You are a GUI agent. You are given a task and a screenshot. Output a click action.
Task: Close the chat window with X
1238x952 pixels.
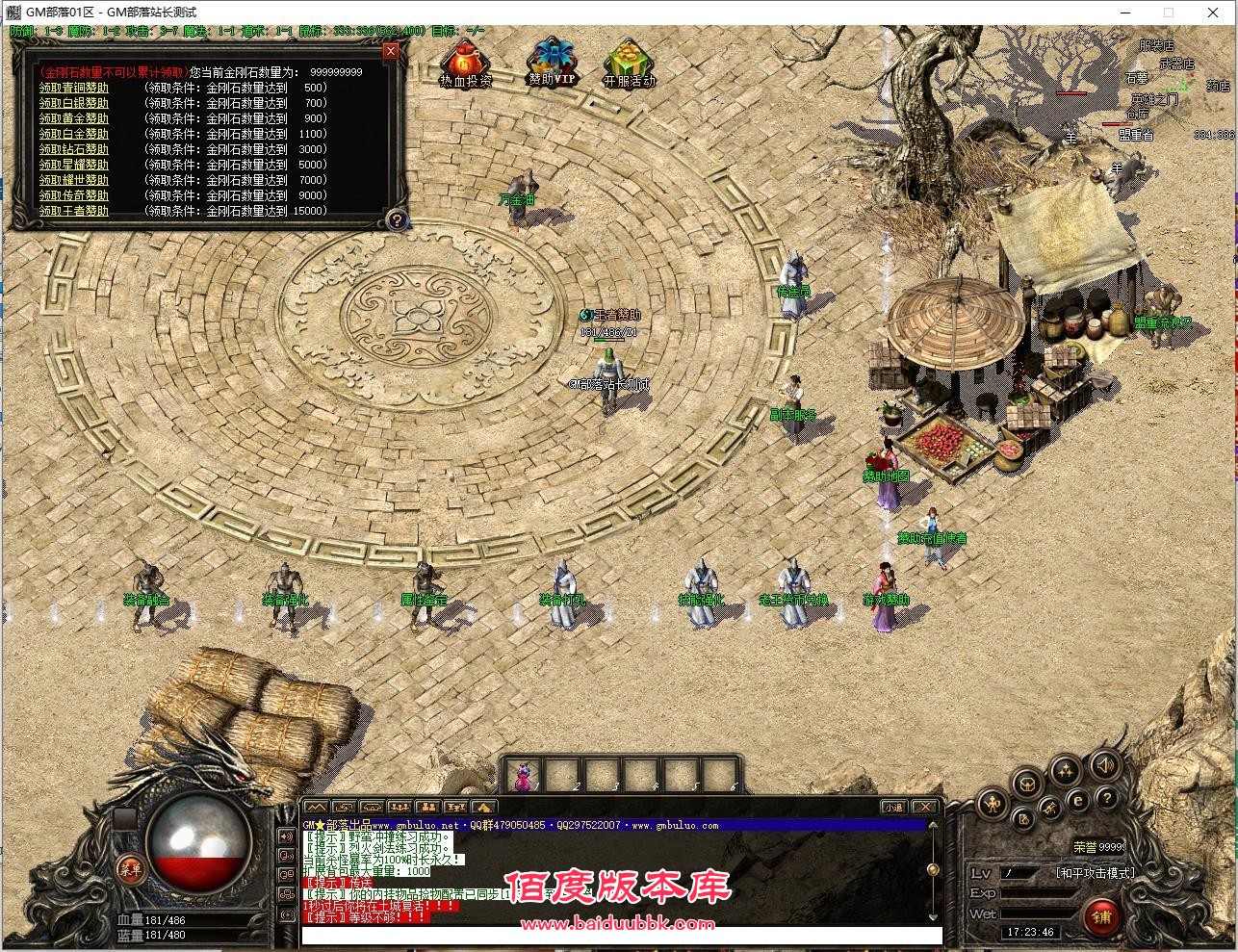[x=924, y=807]
